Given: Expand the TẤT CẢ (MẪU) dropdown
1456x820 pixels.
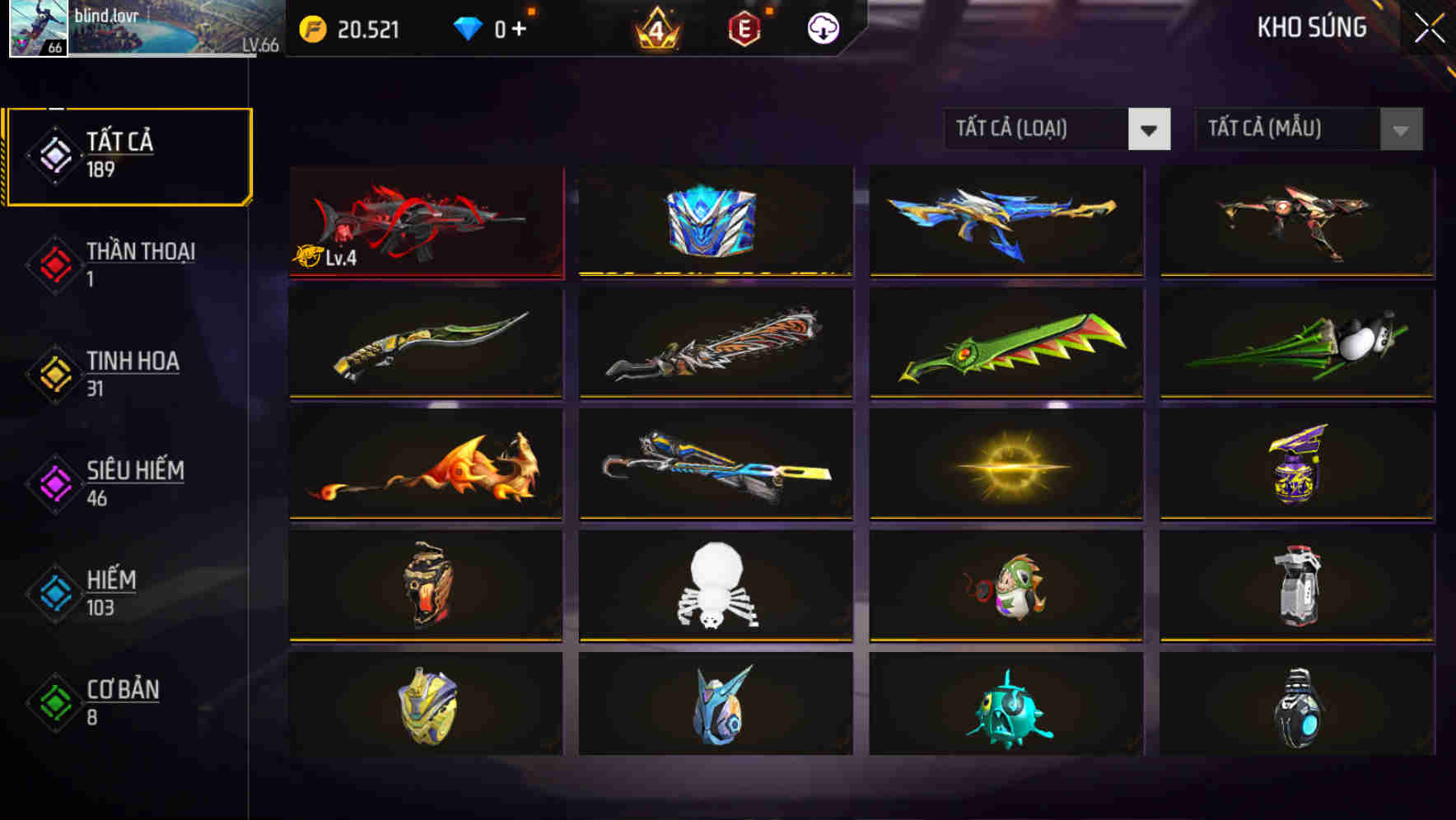Looking at the screenshot, I should point(1285,129).
